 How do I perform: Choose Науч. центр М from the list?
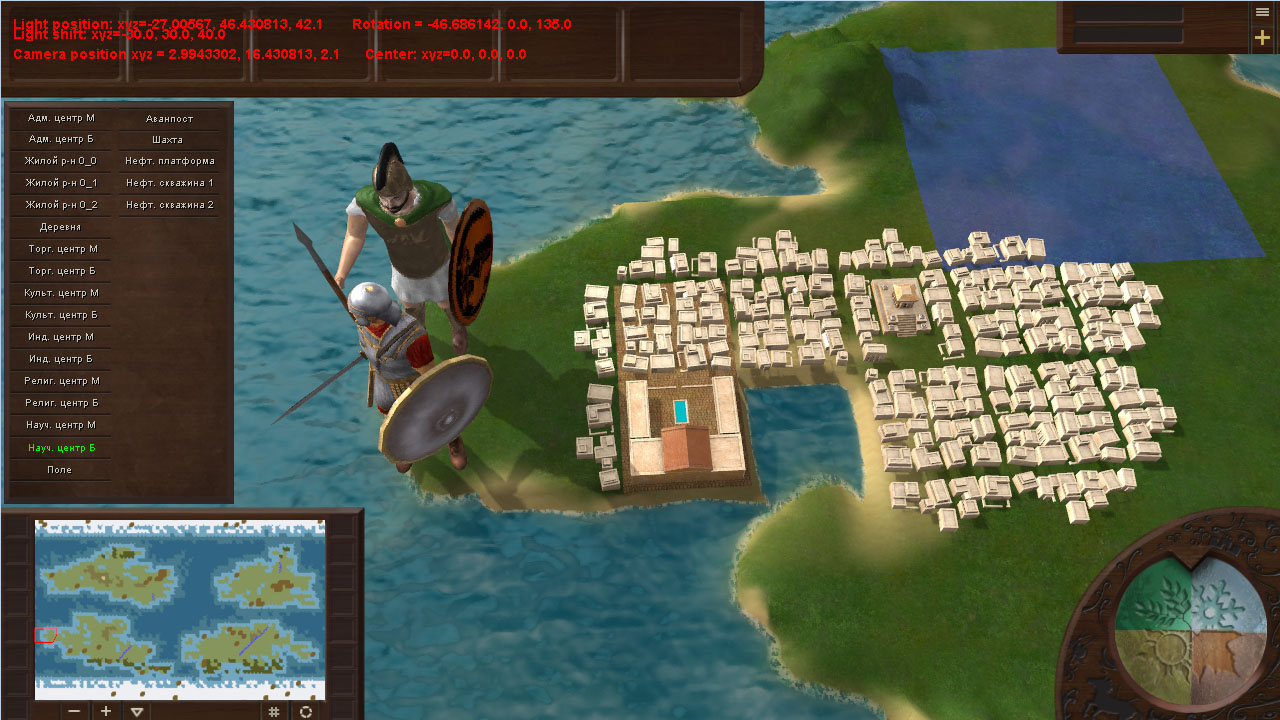62,425
